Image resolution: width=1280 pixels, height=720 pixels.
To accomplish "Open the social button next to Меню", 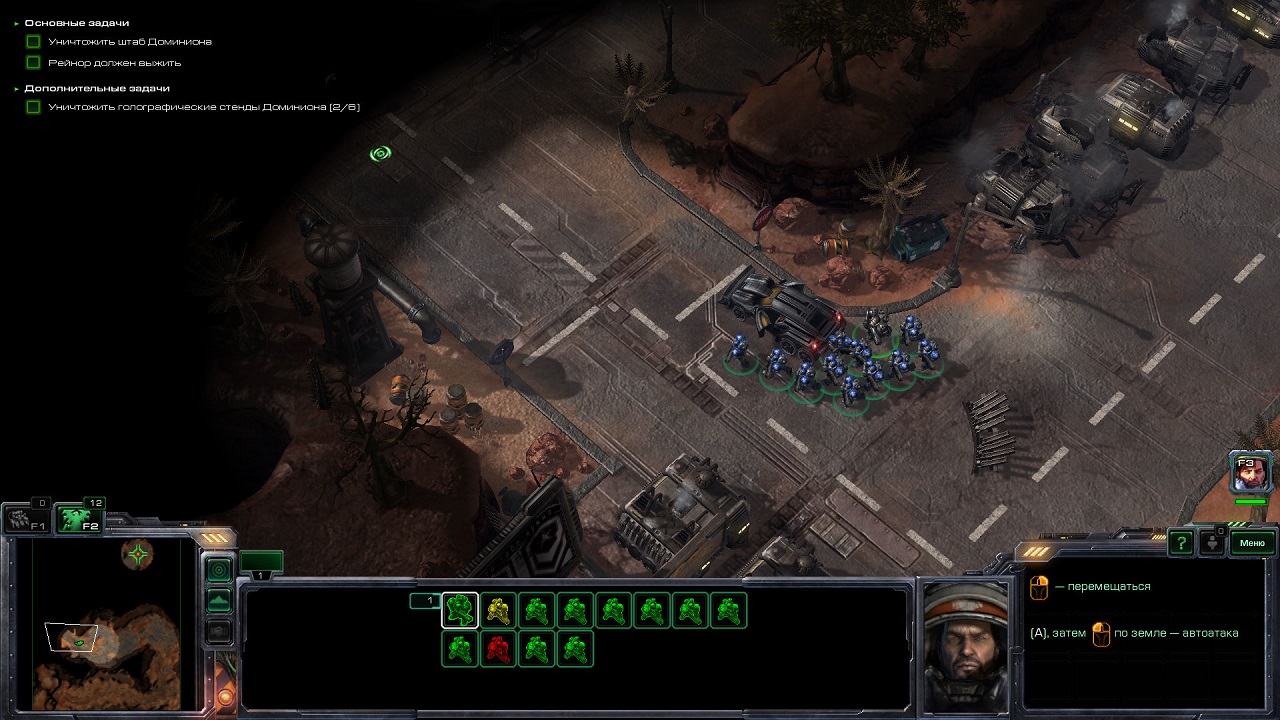I will pyautogui.click(x=1211, y=543).
